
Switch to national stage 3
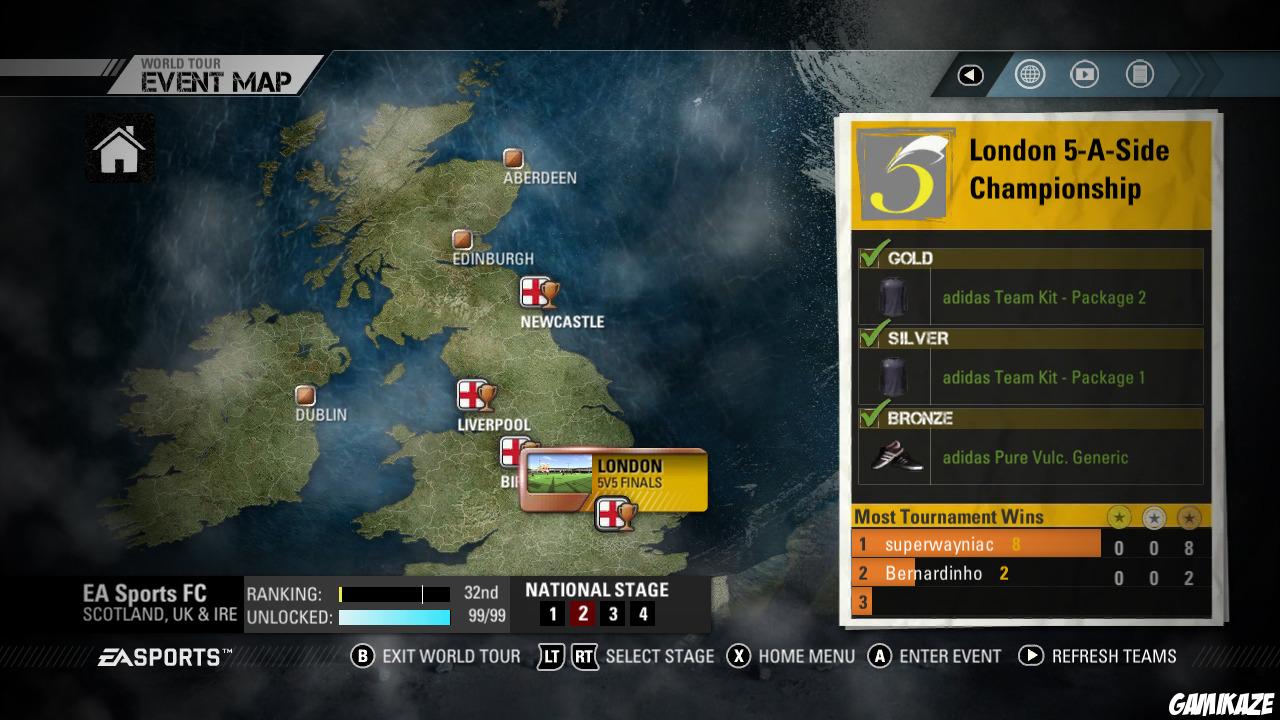613,614
